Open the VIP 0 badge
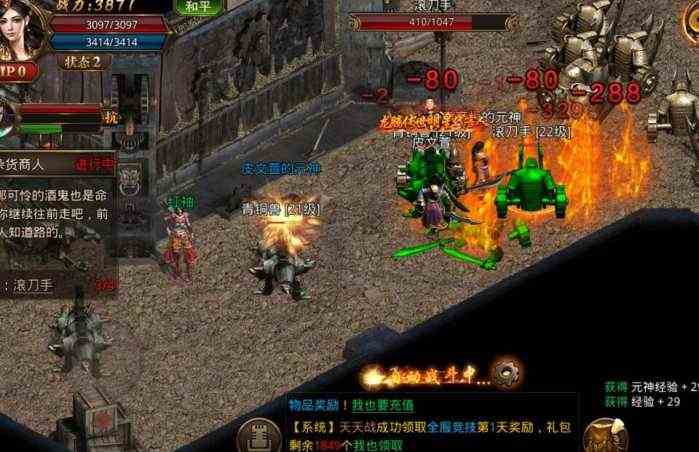Screen dimensions: 699x452 pyautogui.click(x=18, y=71)
